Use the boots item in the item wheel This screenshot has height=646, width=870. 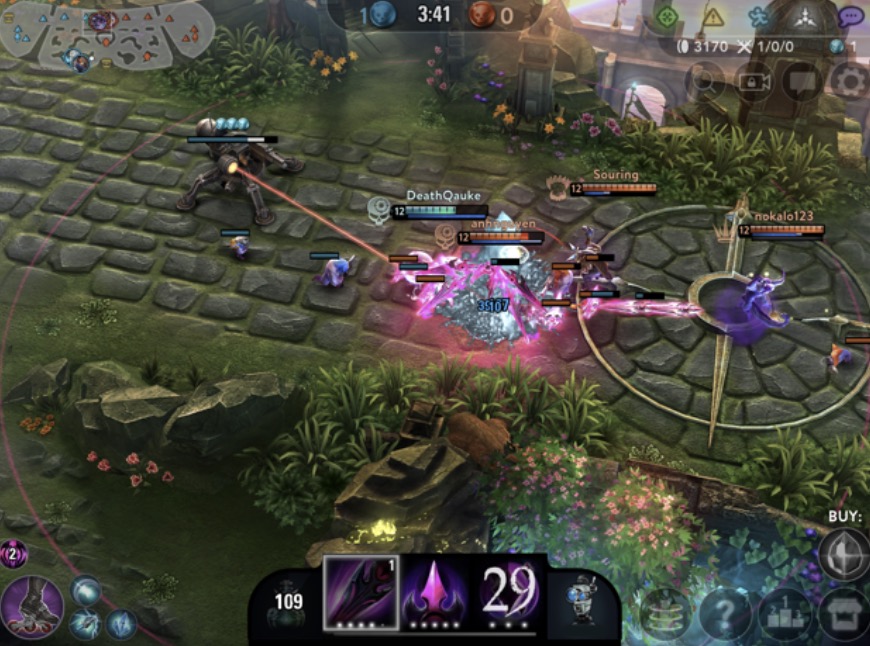click(x=32, y=606)
